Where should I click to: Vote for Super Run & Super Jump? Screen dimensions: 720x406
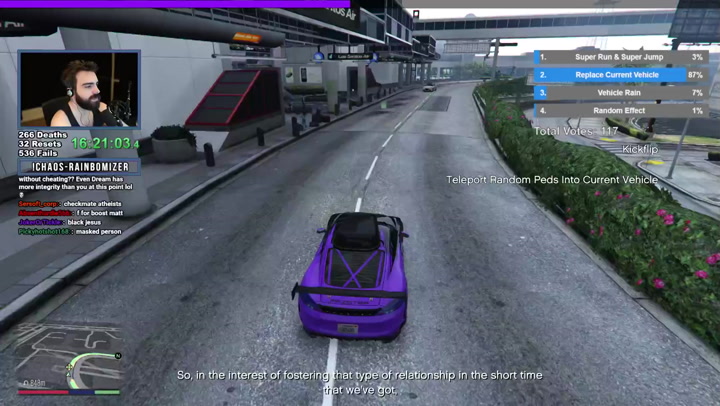tap(618, 57)
